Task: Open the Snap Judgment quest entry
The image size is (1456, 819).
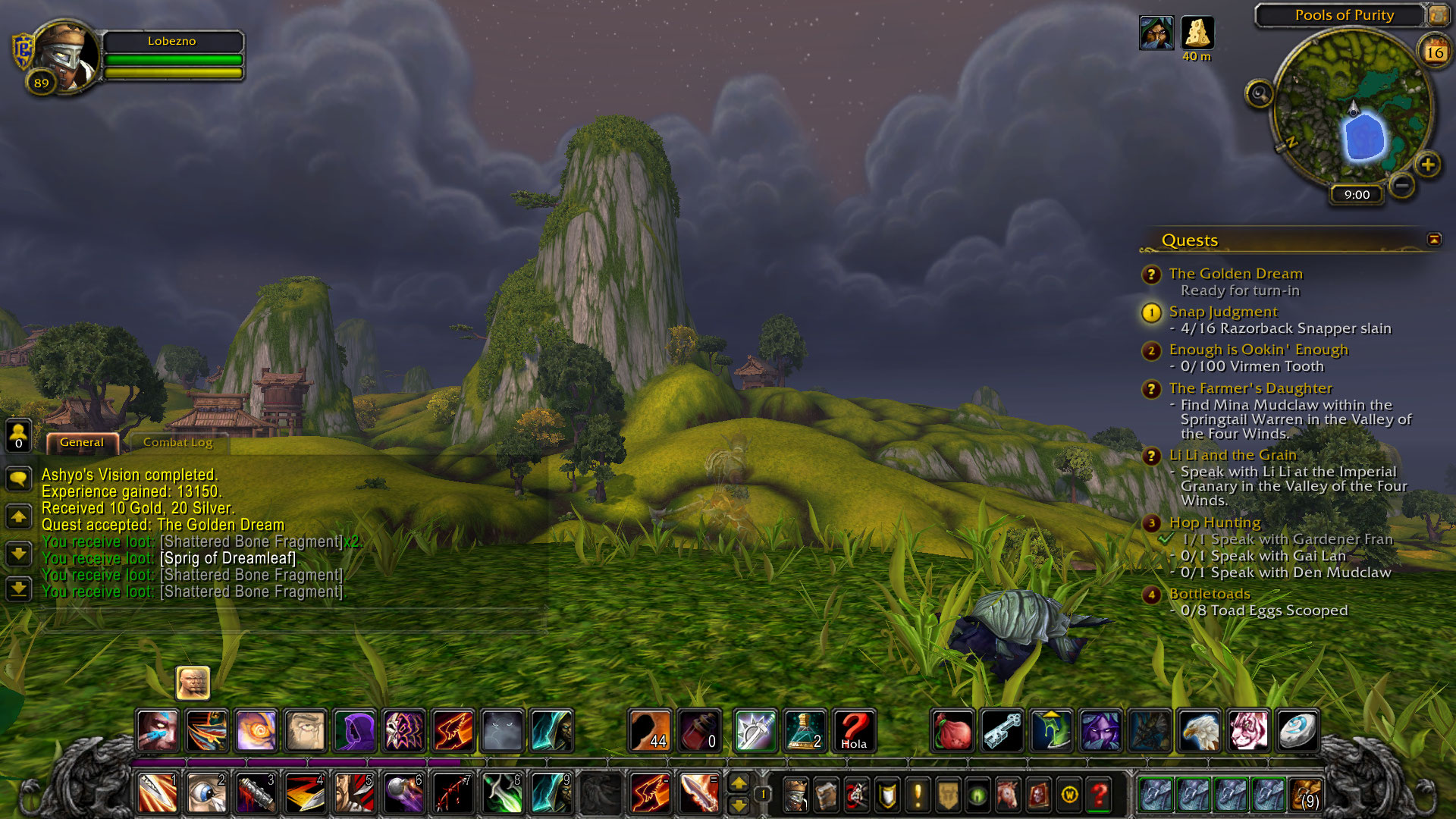Action: click(x=1222, y=312)
